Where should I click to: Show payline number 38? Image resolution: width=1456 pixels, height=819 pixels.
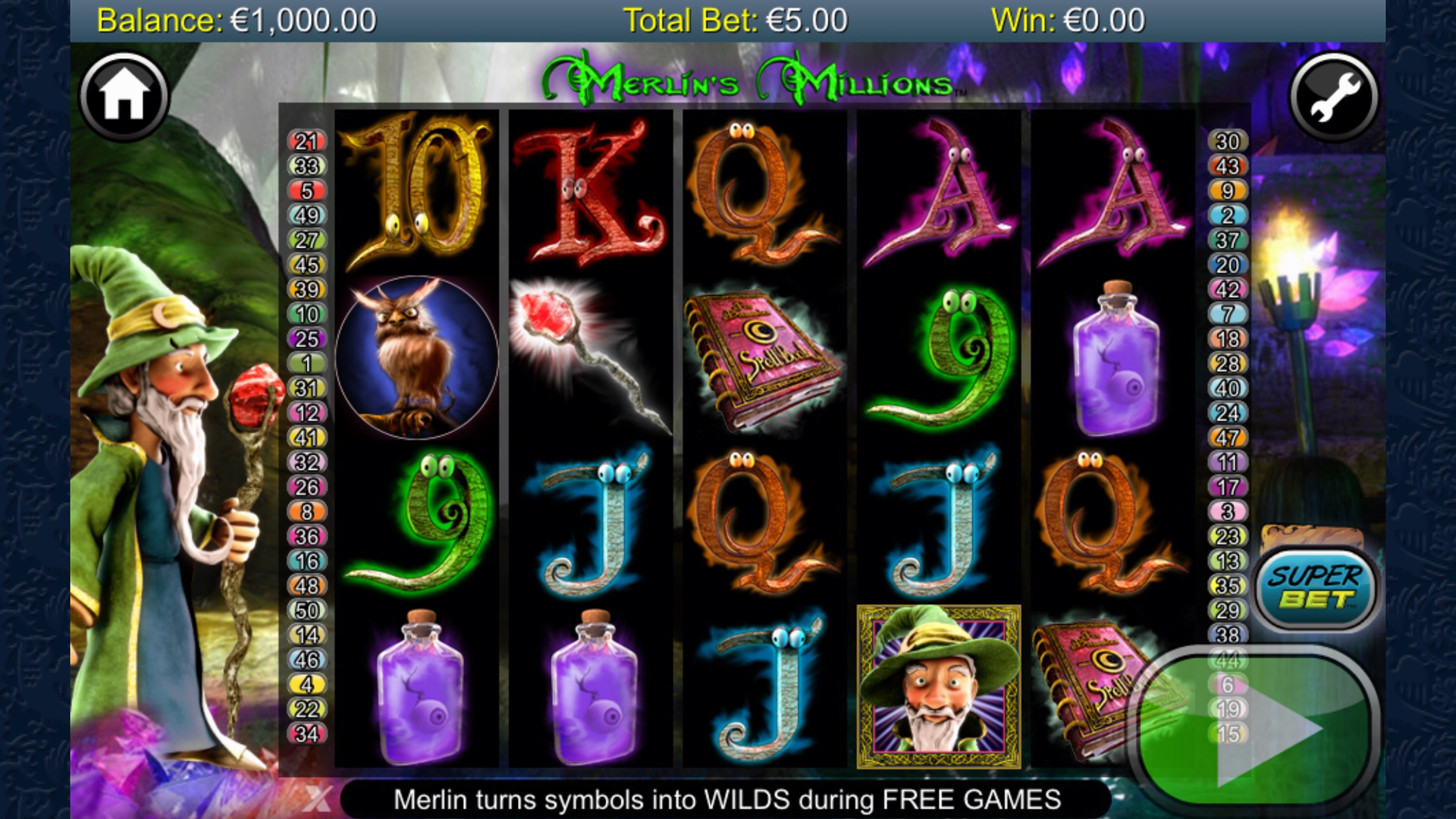pyautogui.click(x=1227, y=635)
